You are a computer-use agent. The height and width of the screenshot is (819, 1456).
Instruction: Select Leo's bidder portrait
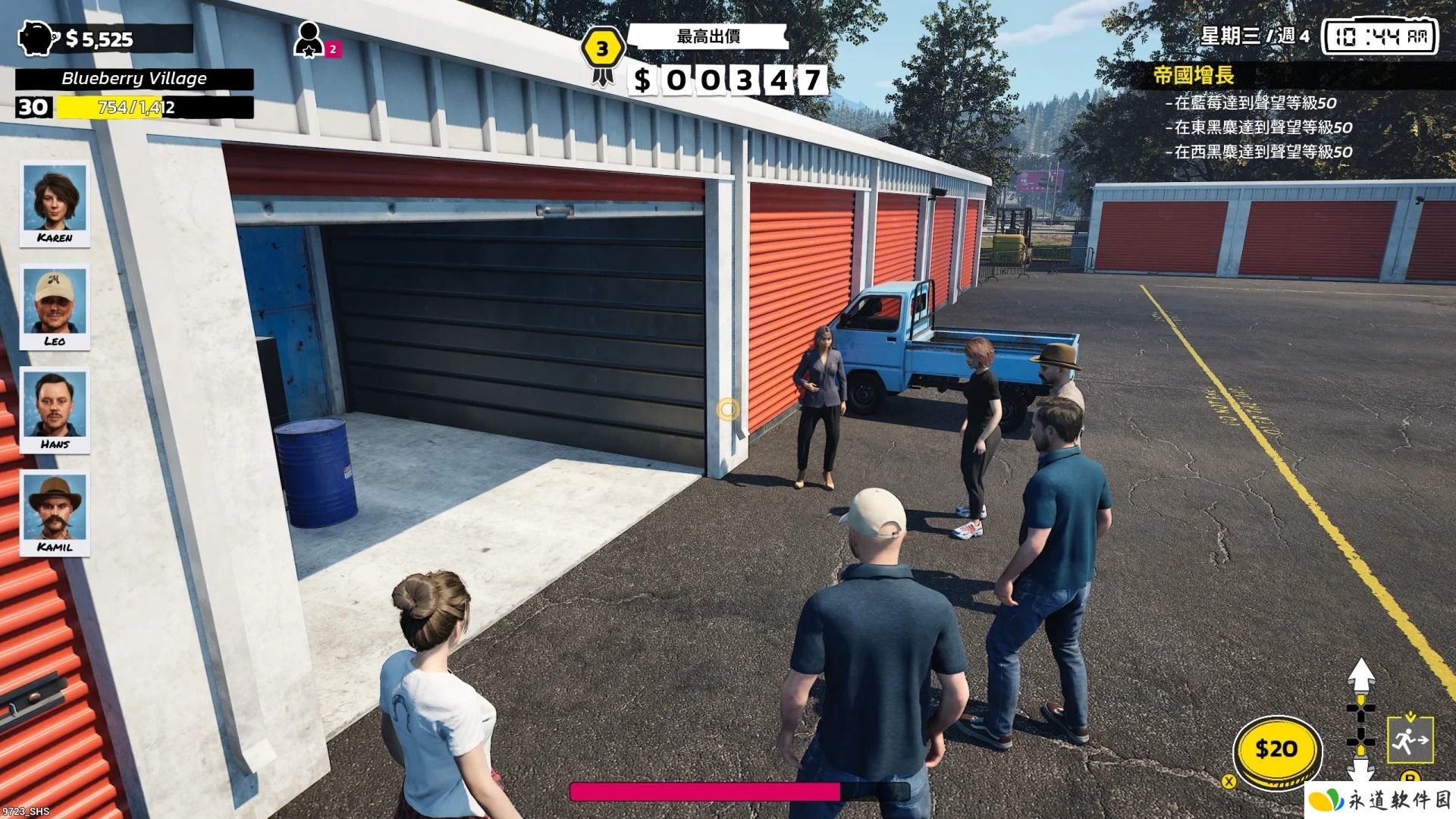click(x=55, y=306)
